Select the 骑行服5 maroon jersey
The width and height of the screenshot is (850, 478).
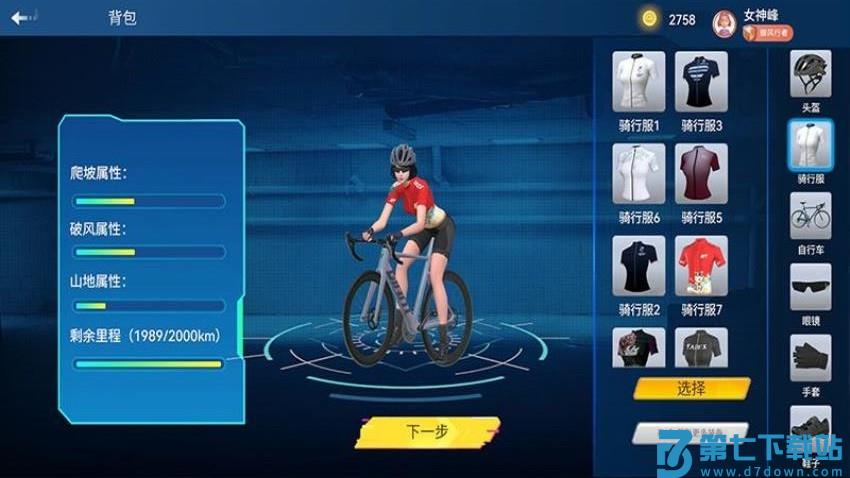(701, 174)
